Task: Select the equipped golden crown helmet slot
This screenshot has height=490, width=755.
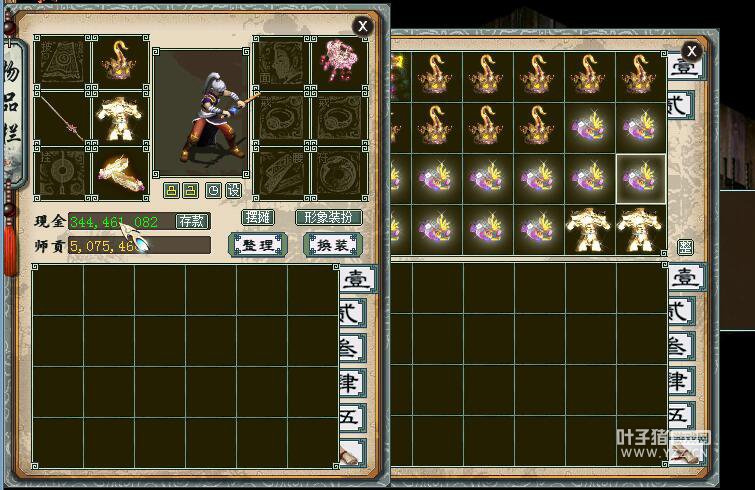Action: (x=122, y=63)
